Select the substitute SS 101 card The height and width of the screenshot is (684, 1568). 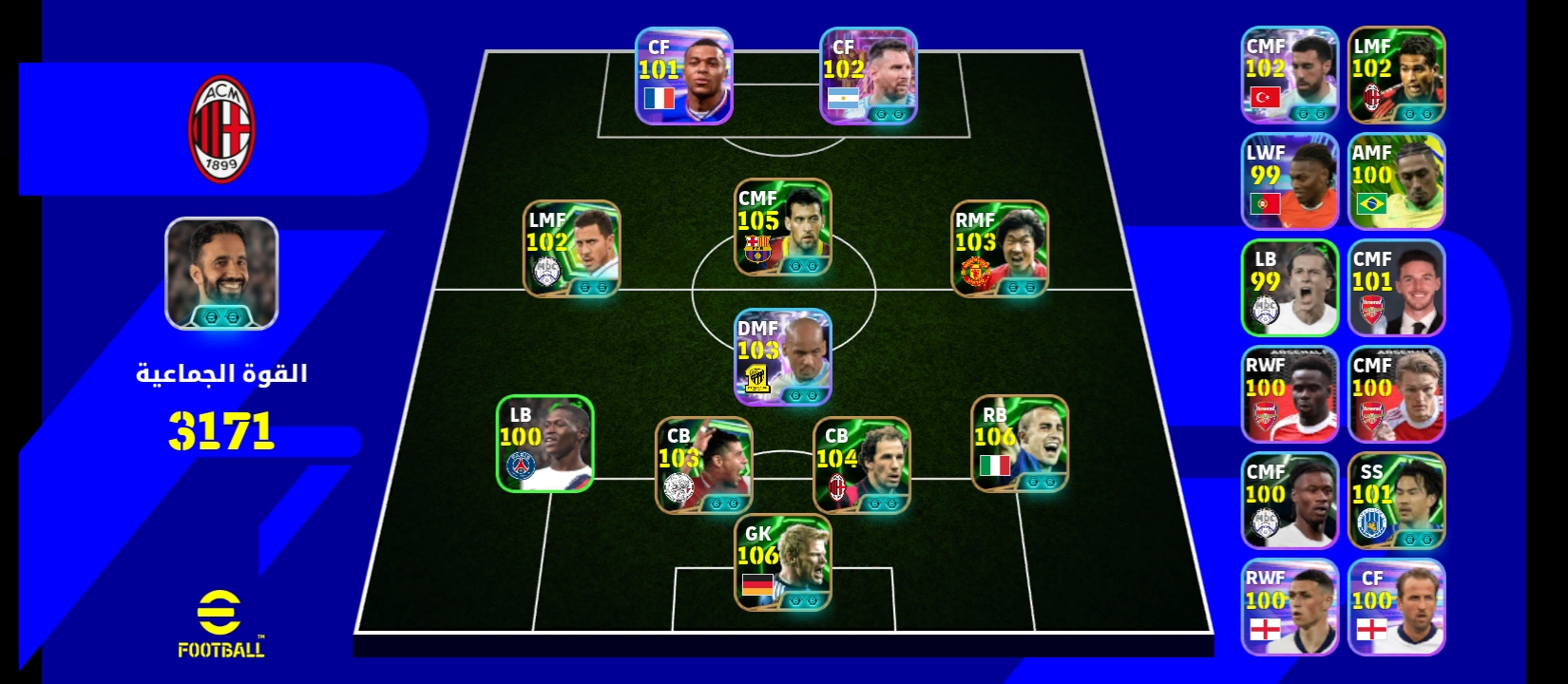(x=1396, y=501)
